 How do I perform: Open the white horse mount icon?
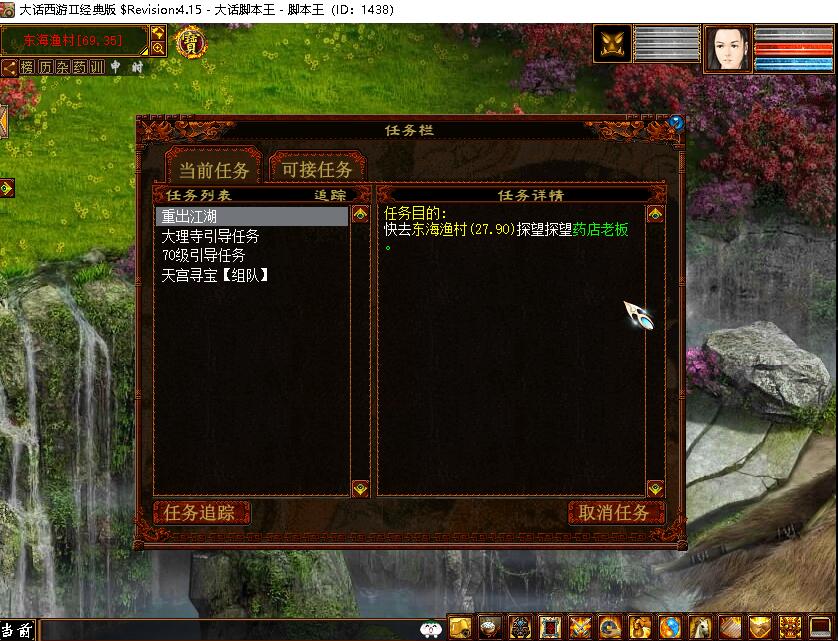point(700,627)
